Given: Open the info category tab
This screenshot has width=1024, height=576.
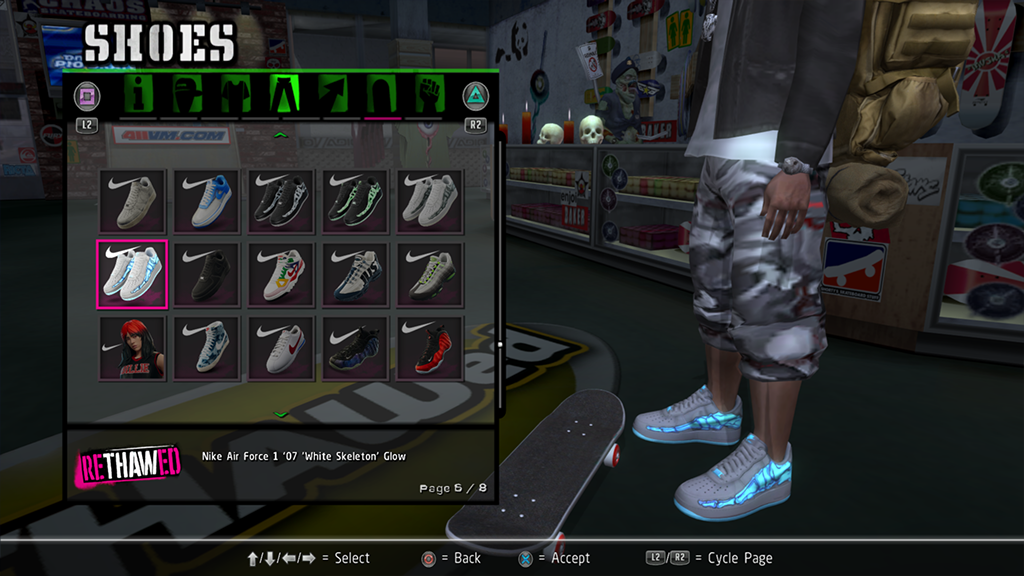Looking at the screenshot, I should (x=138, y=95).
